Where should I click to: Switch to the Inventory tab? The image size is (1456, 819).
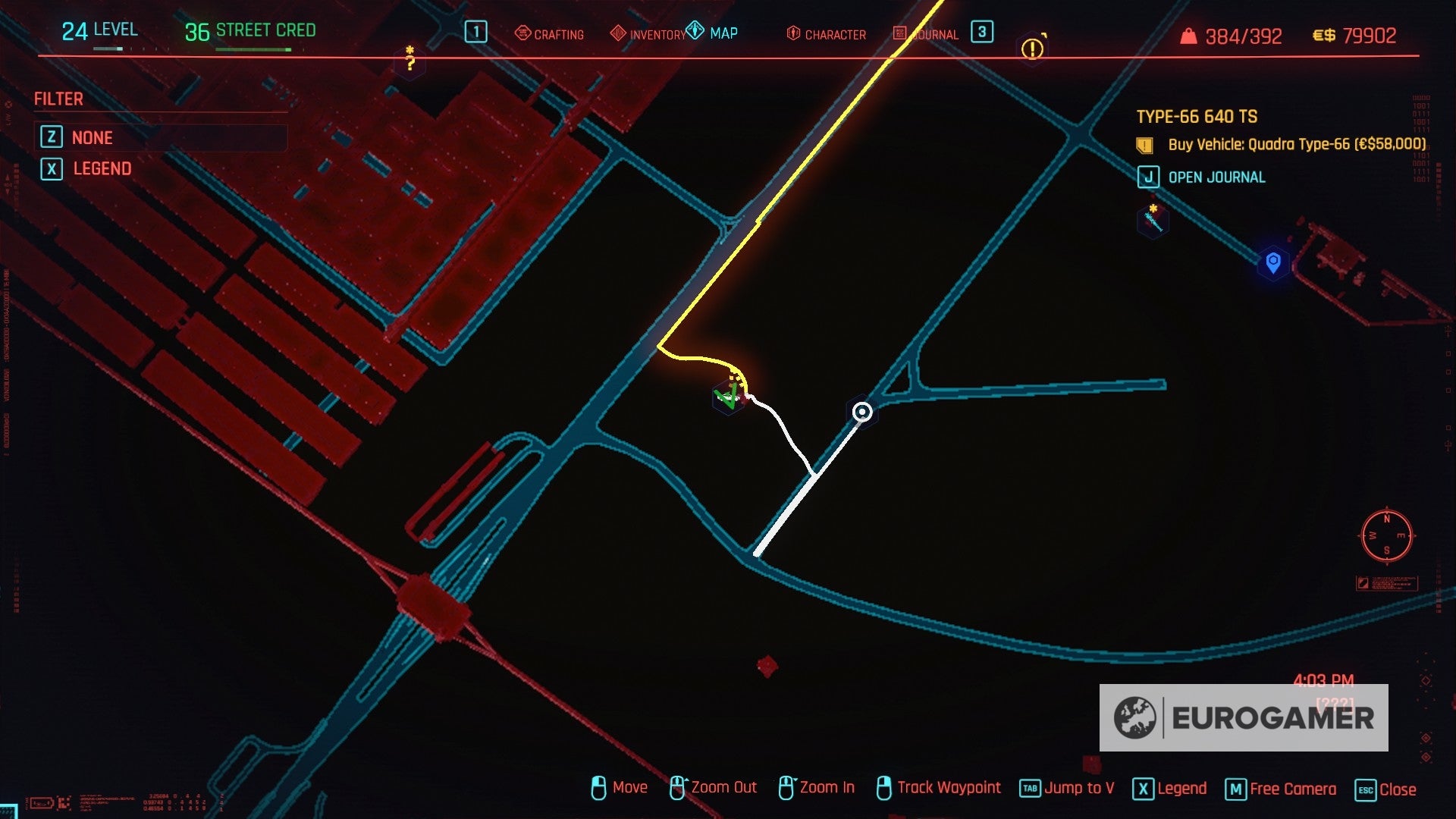(648, 34)
